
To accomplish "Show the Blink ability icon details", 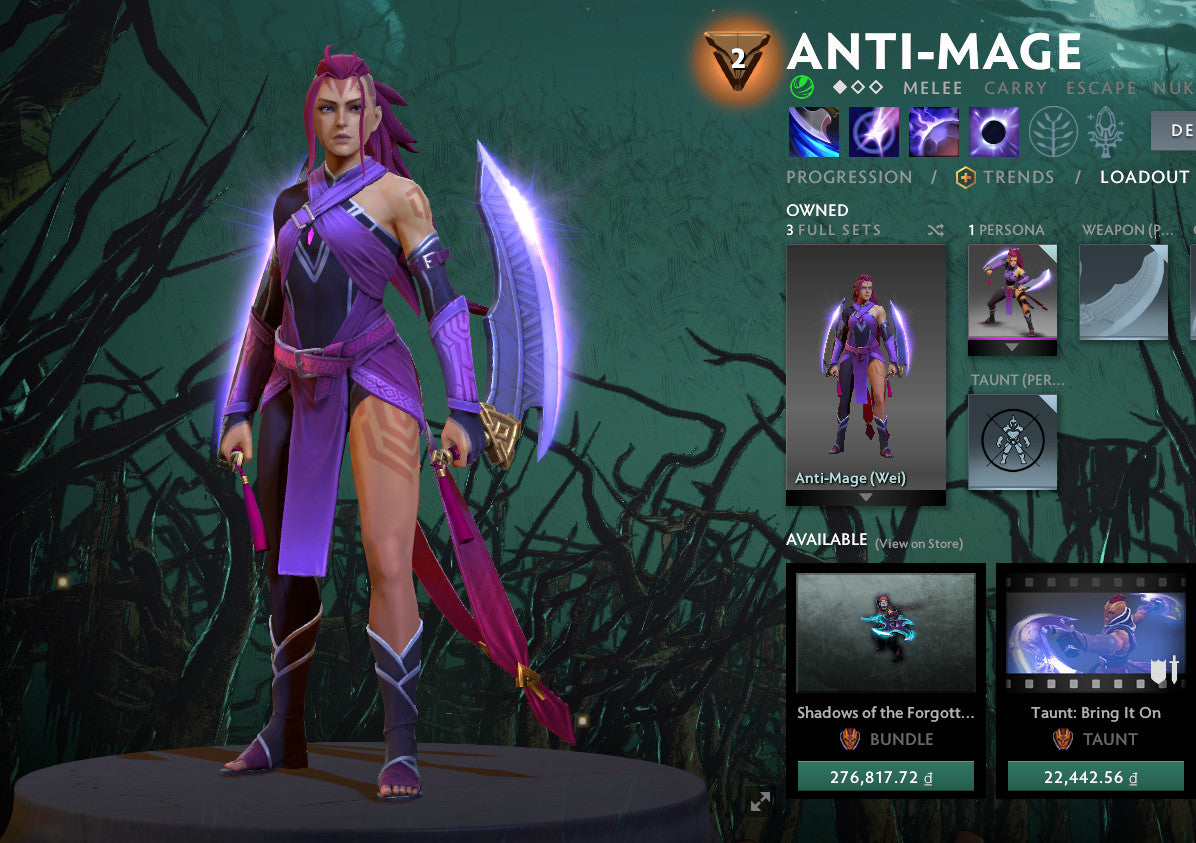I will coord(874,132).
